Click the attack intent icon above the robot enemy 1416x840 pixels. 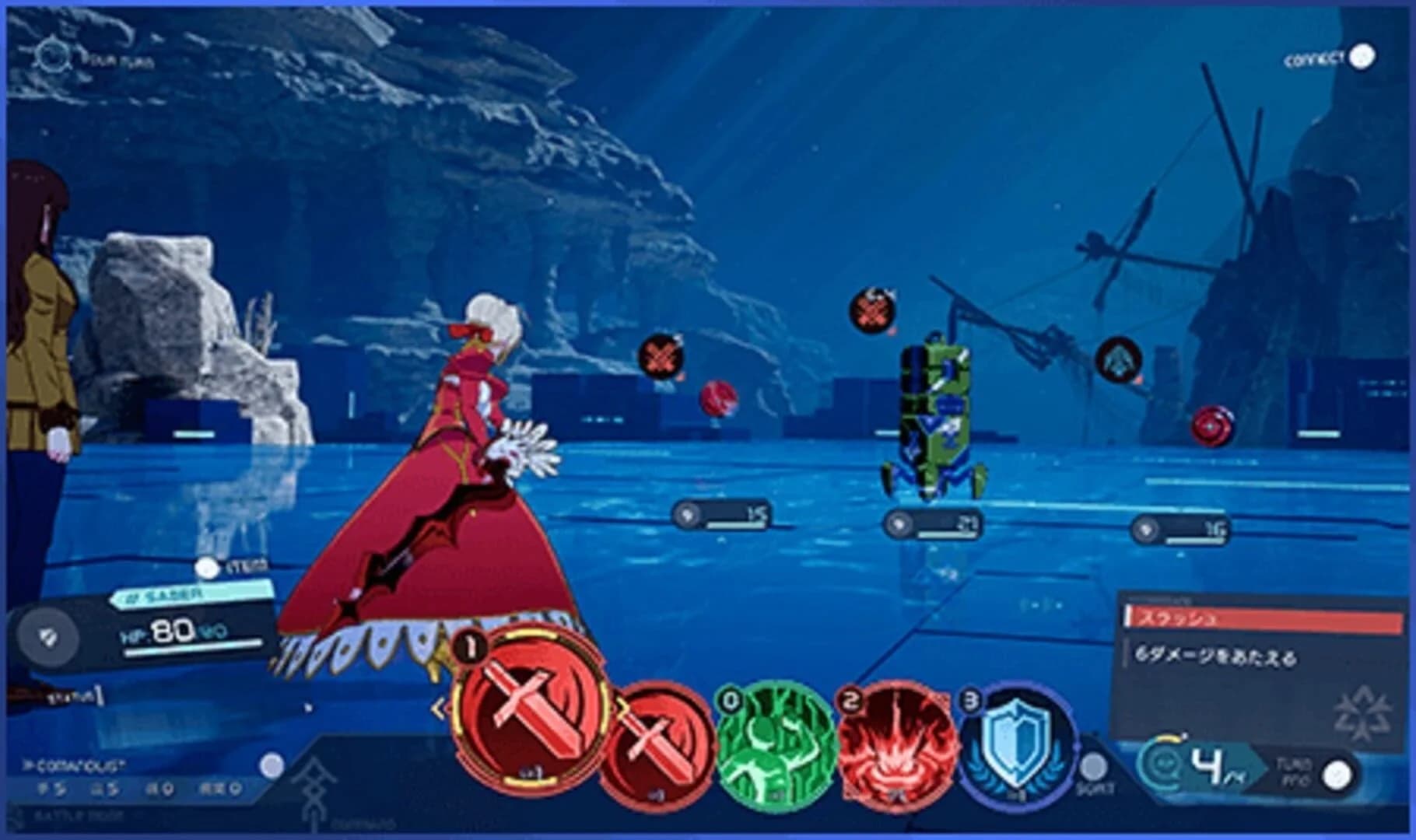(874, 310)
